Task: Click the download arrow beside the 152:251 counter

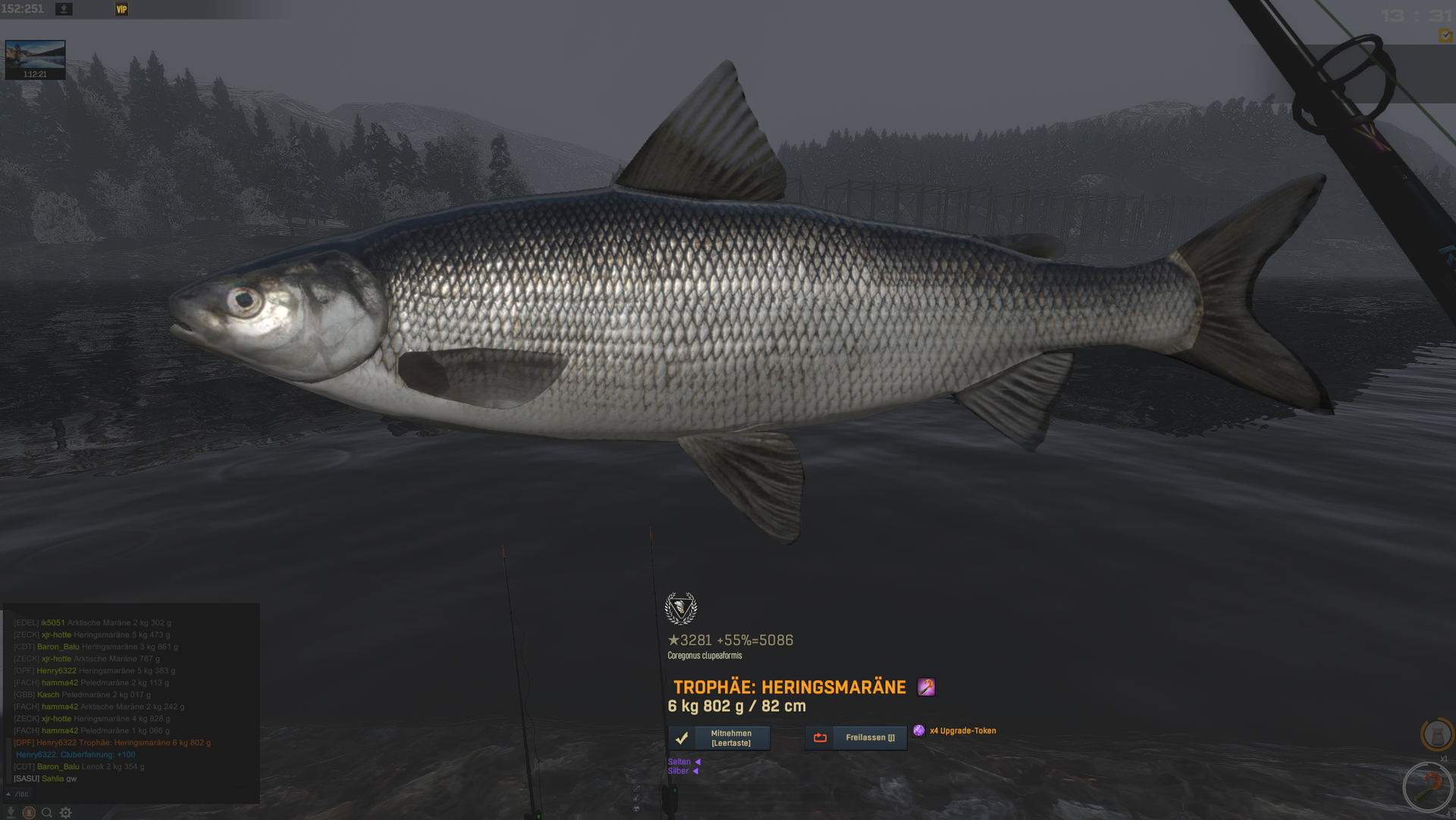Action: point(64,9)
